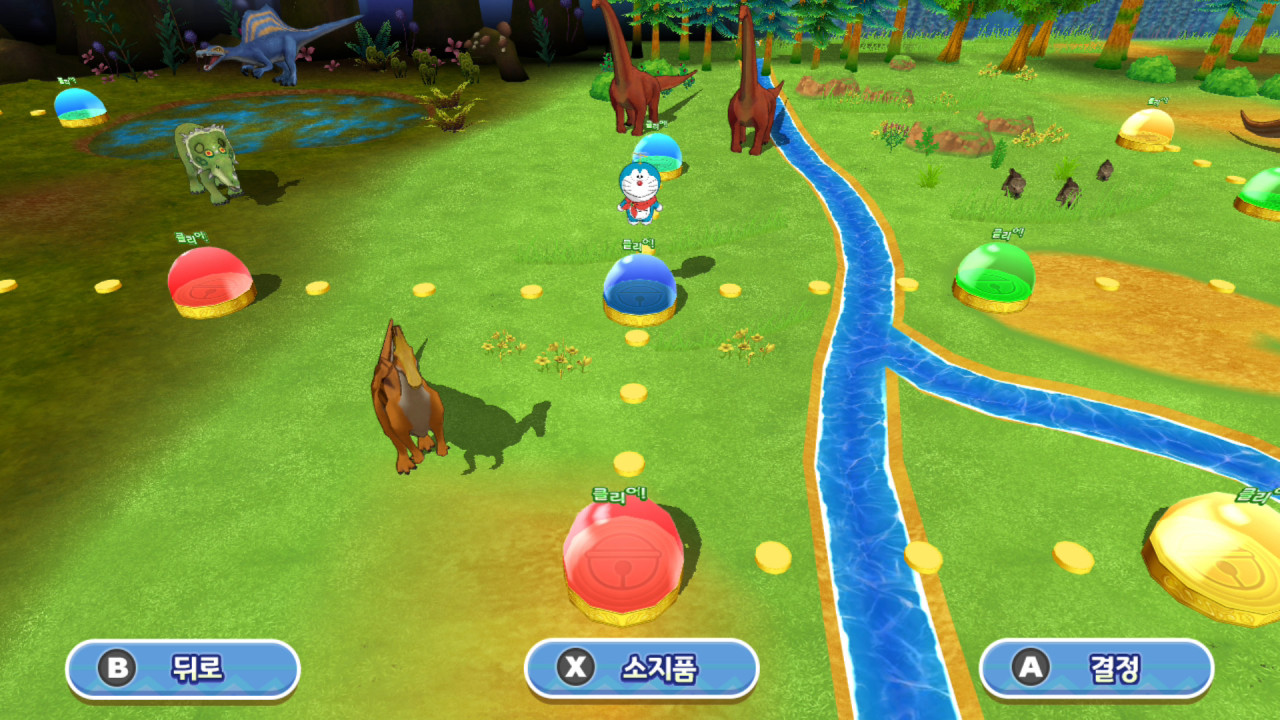
Task: Select the blue stage dome beside the pond
Action: (80, 105)
